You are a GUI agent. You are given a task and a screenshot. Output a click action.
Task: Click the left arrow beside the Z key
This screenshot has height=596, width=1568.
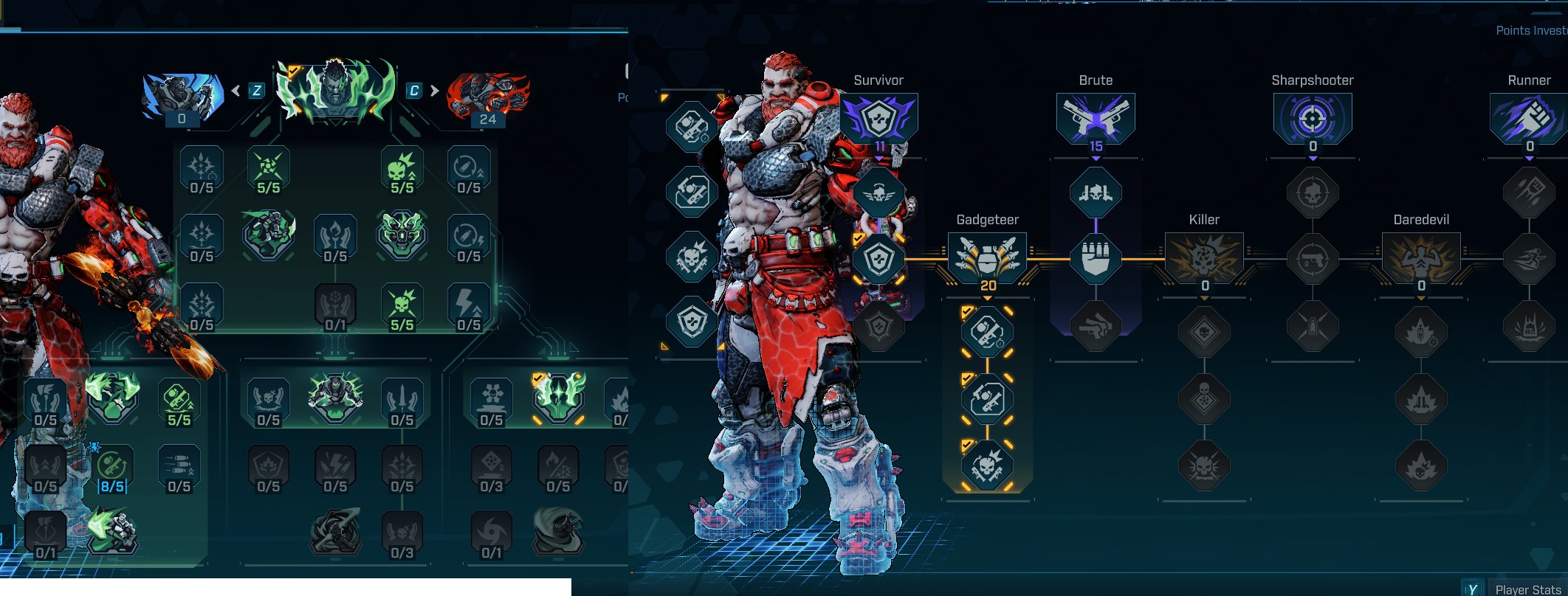pyautogui.click(x=236, y=91)
